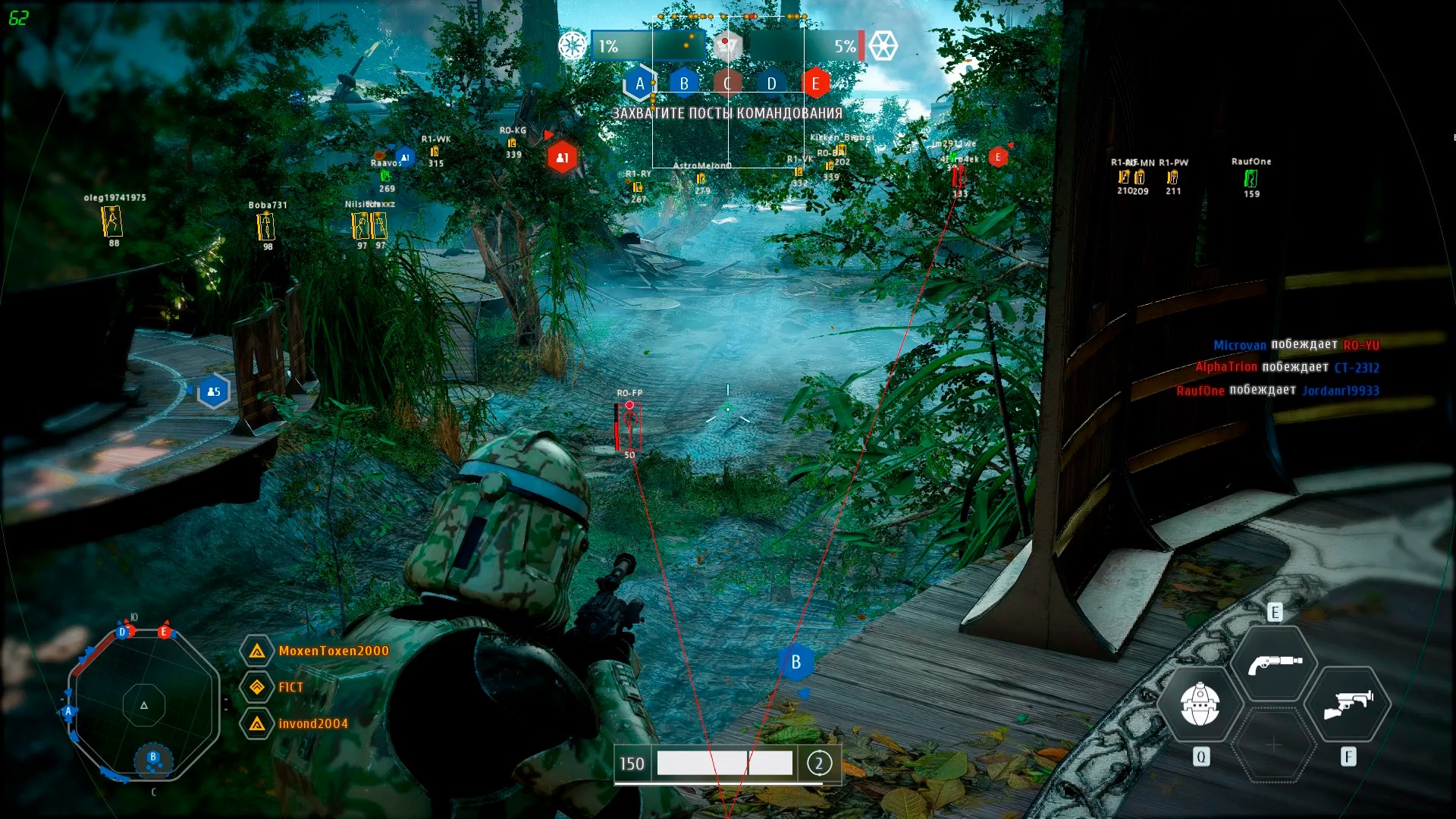Click the Separatist faction emblem
This screenshot has width=1456, height=819.
883,45
